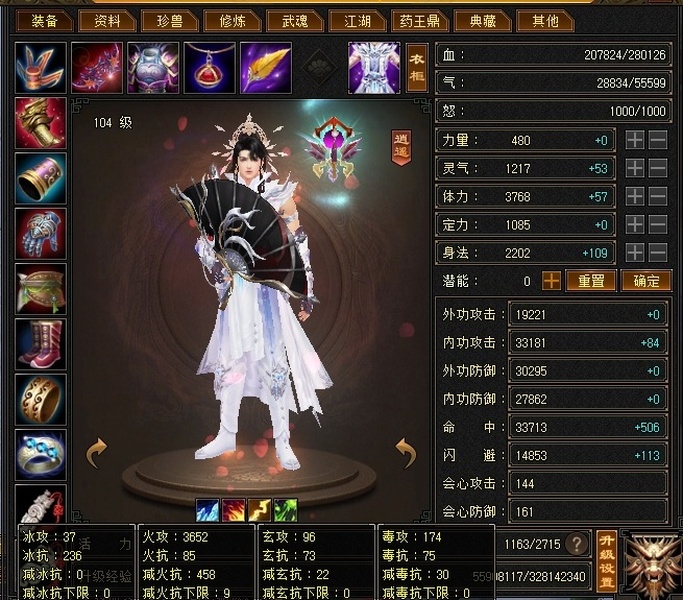Select the golden gauntlet equipment slot
Image resolution: width=683 pixels, height=600 pixels.
pyautogui.click(x=41, y=123)
